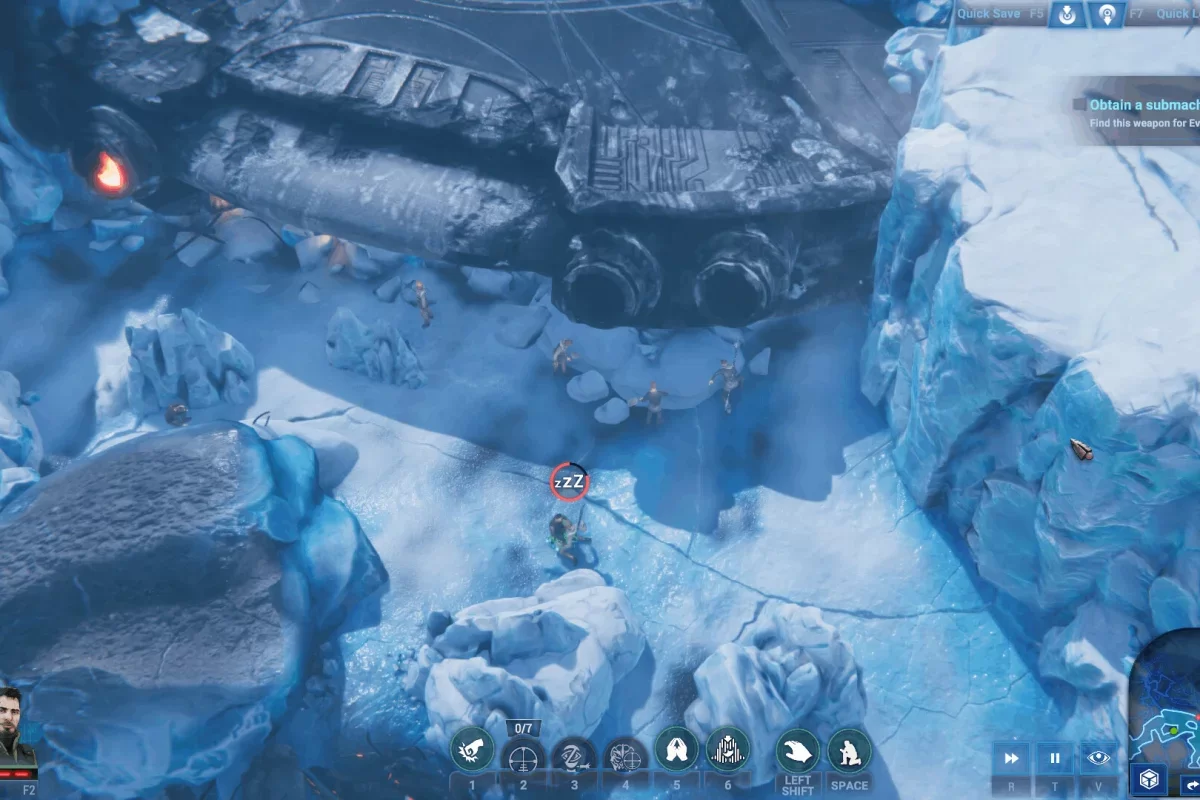Screen dimensions: 1200x800
Task: Select the crosshair aimed shot ability
Action: click(523, 759)
